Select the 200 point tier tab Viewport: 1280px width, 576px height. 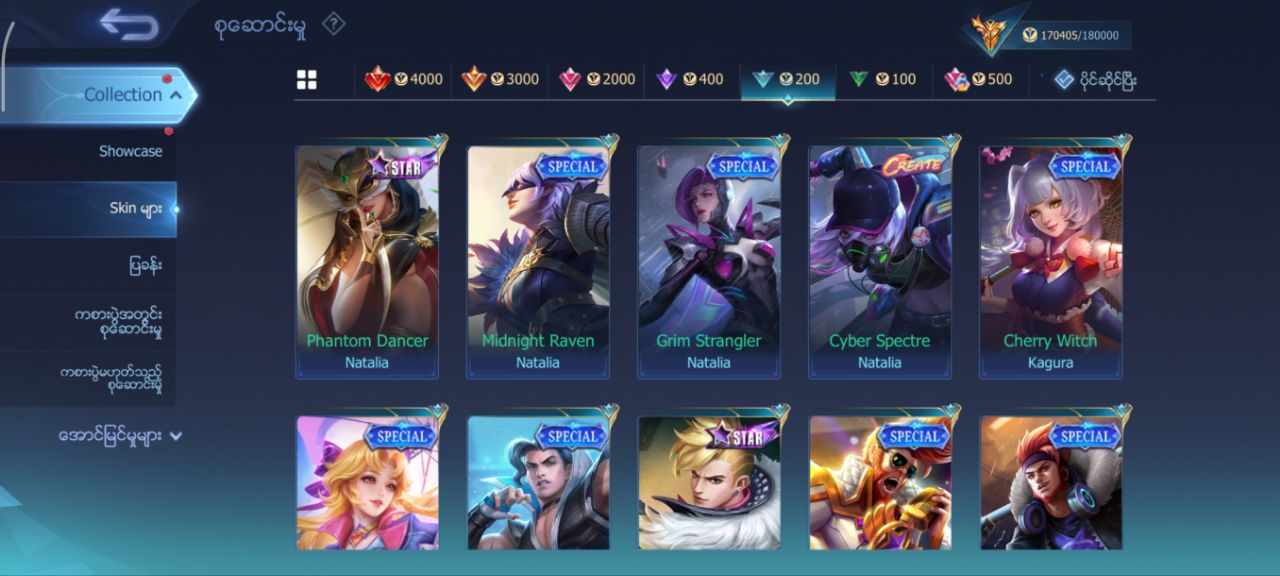point(787,80)
